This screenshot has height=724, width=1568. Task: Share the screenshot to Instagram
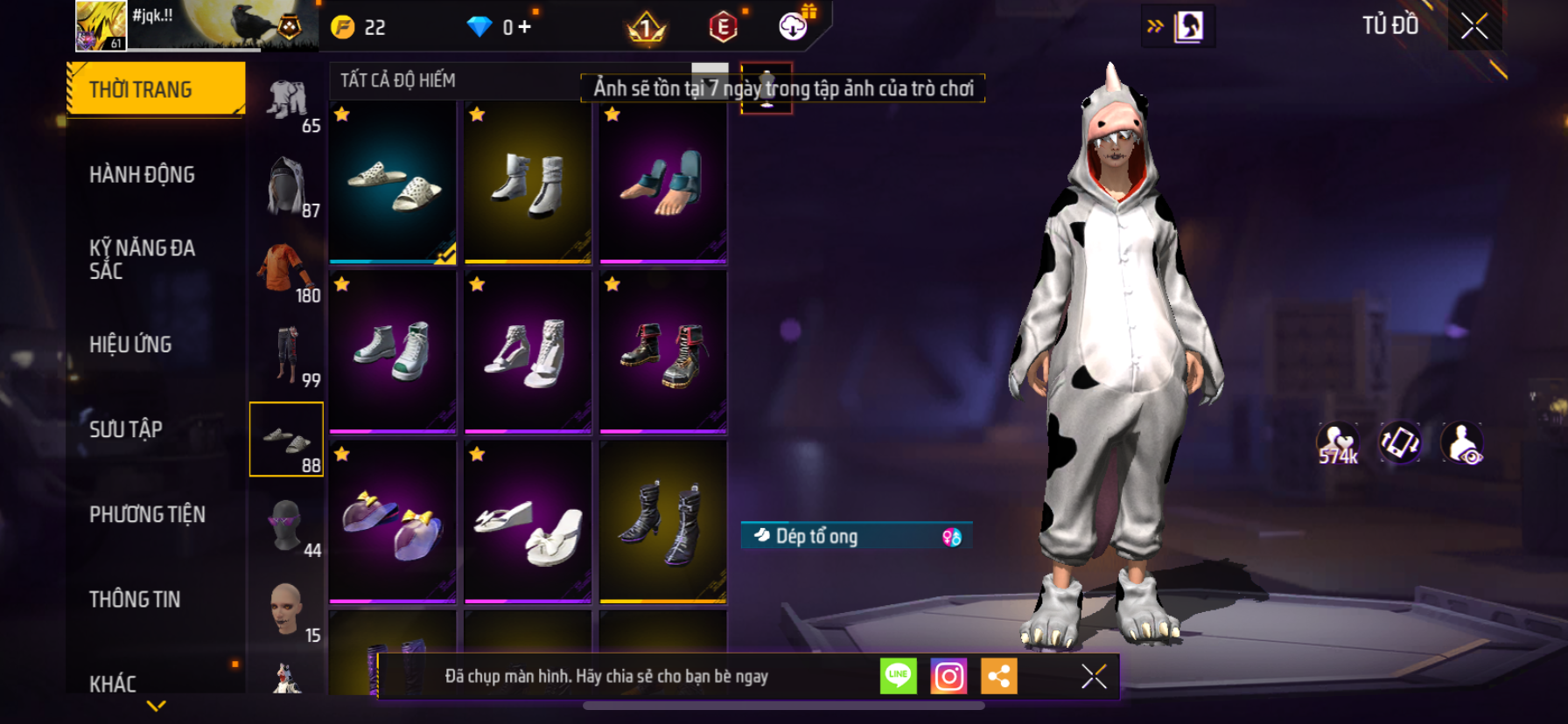point(948,676)
